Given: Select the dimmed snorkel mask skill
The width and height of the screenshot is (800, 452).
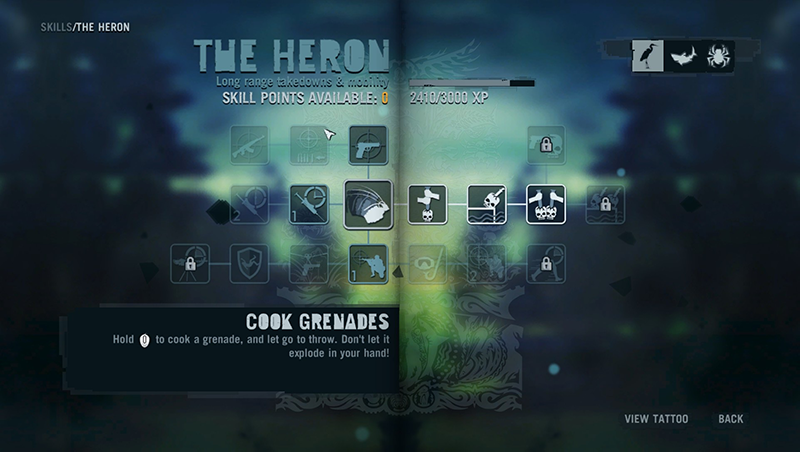Looking at the screenshot, I should click(428, 264).
